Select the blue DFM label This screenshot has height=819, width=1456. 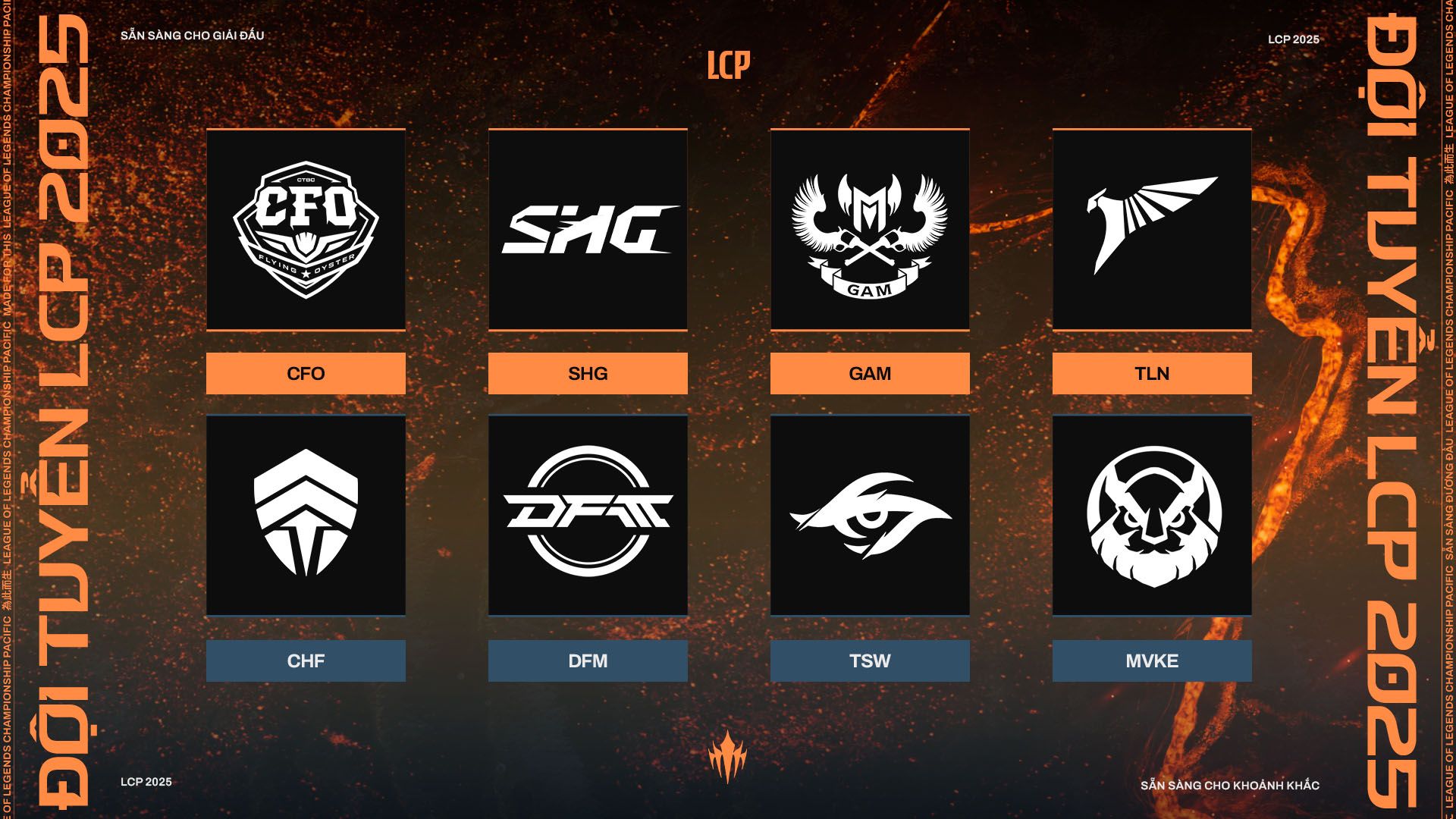pyautogui.click(x=588, y=661)
